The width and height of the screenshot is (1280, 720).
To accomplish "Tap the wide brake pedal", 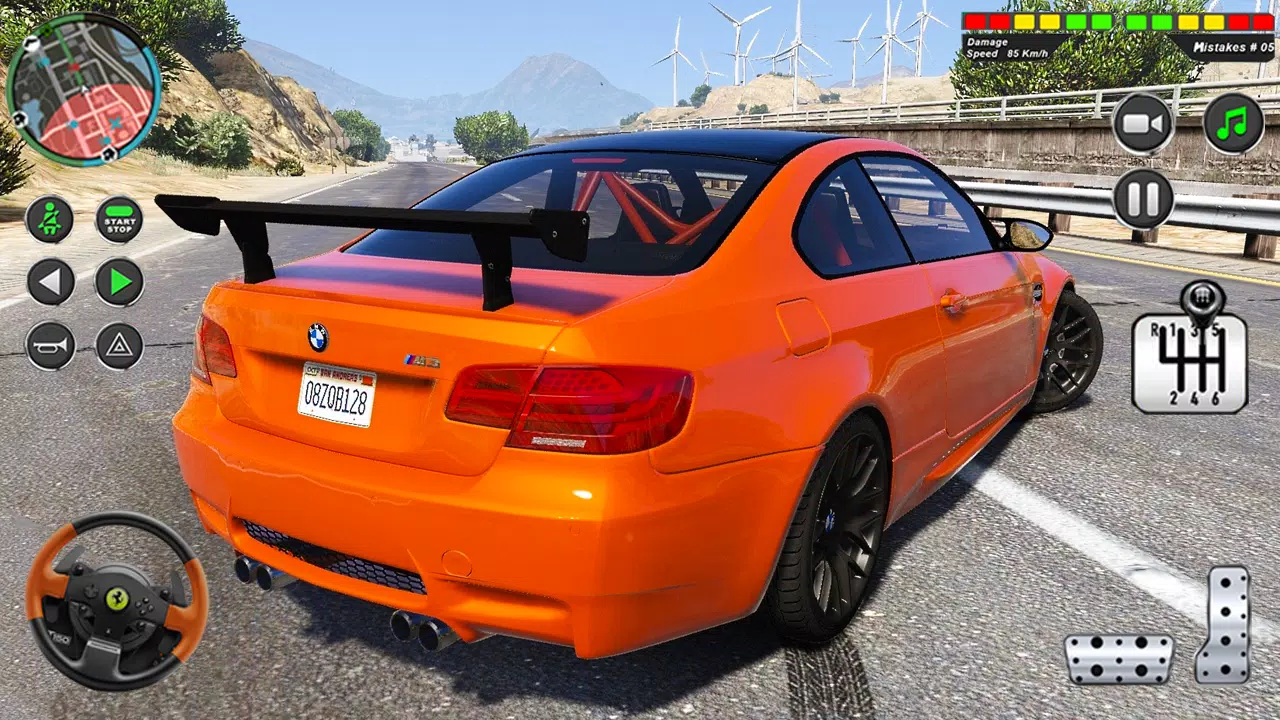I will pos(1118,658).
